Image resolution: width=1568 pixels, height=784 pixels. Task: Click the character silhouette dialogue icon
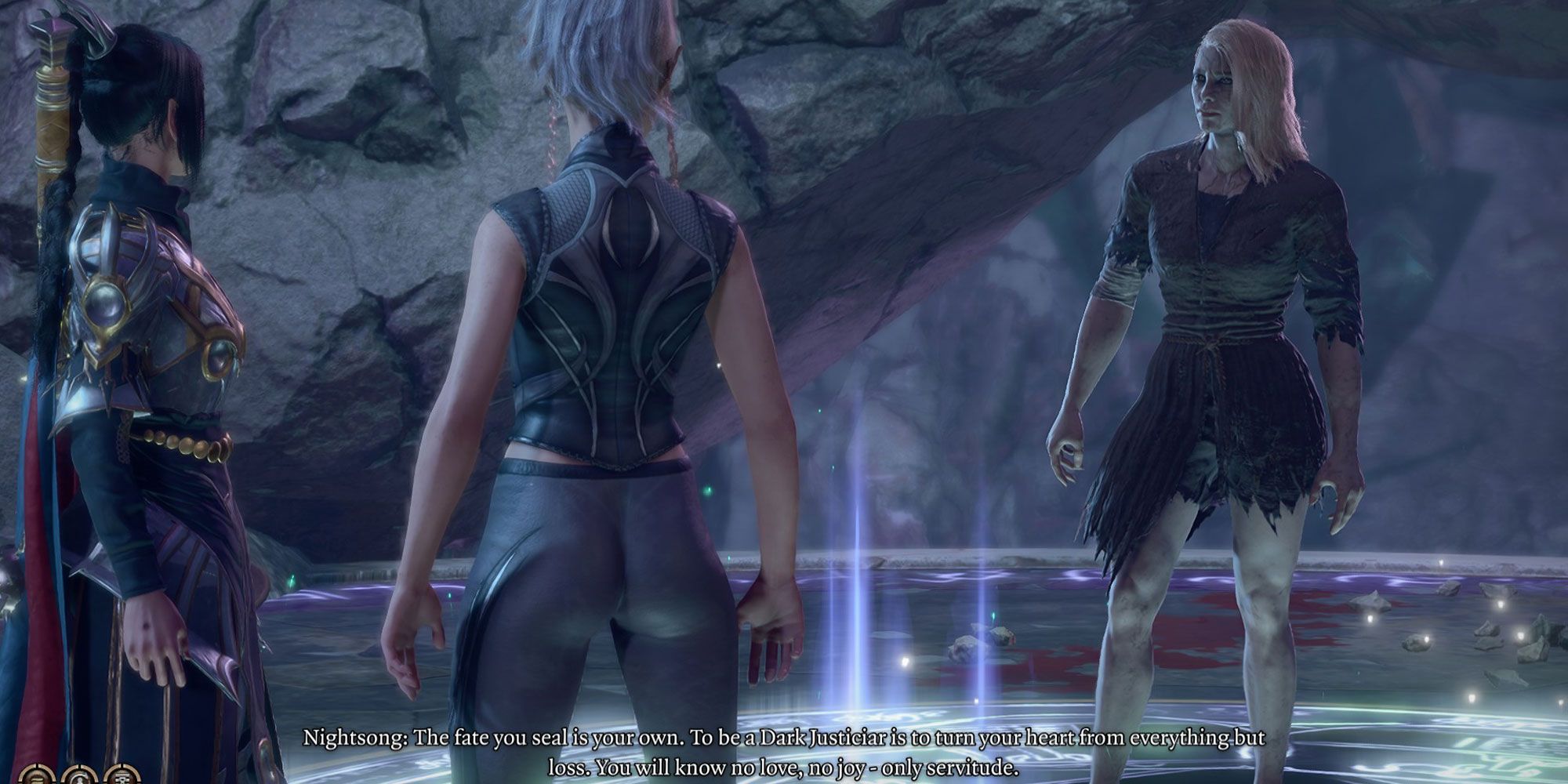click(x=79, y=776)
